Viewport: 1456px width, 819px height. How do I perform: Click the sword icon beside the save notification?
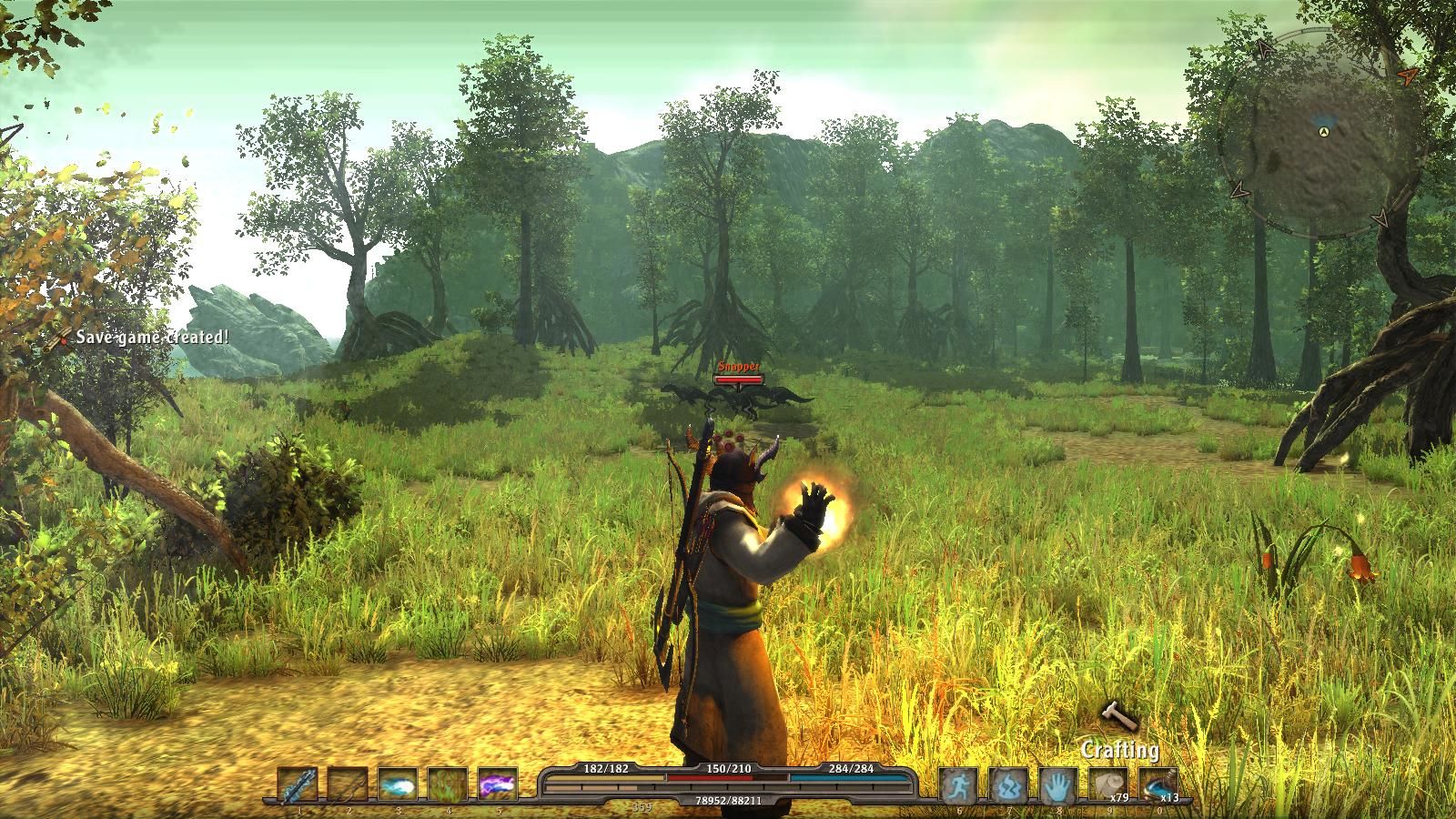[x=55, y=339]
